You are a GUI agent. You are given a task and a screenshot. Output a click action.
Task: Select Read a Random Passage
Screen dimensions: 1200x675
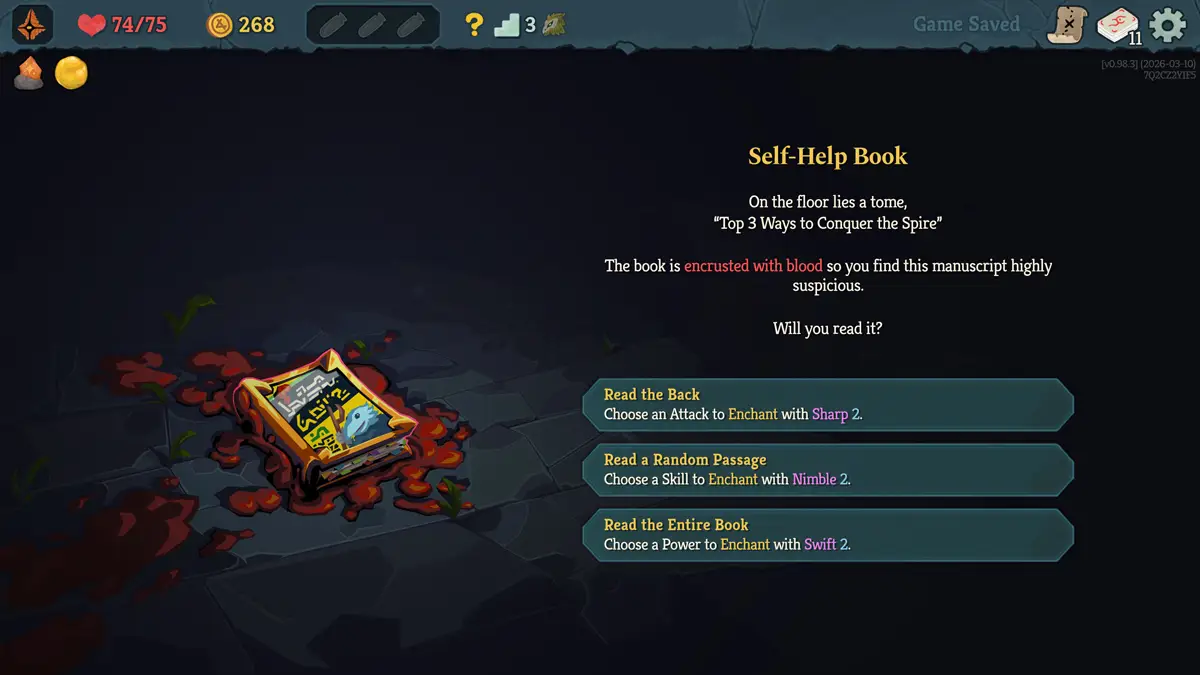click(828, 469)
